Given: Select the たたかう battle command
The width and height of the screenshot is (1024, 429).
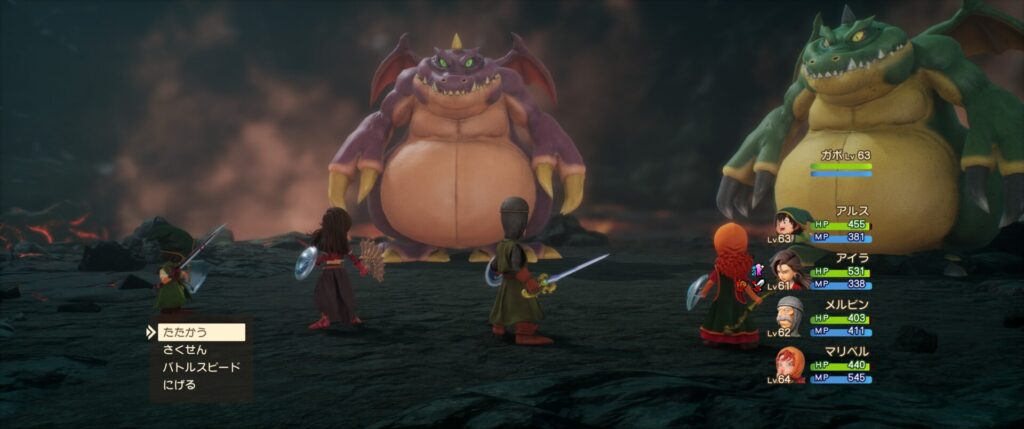Looking at the screenshot, I should (200, 332).
